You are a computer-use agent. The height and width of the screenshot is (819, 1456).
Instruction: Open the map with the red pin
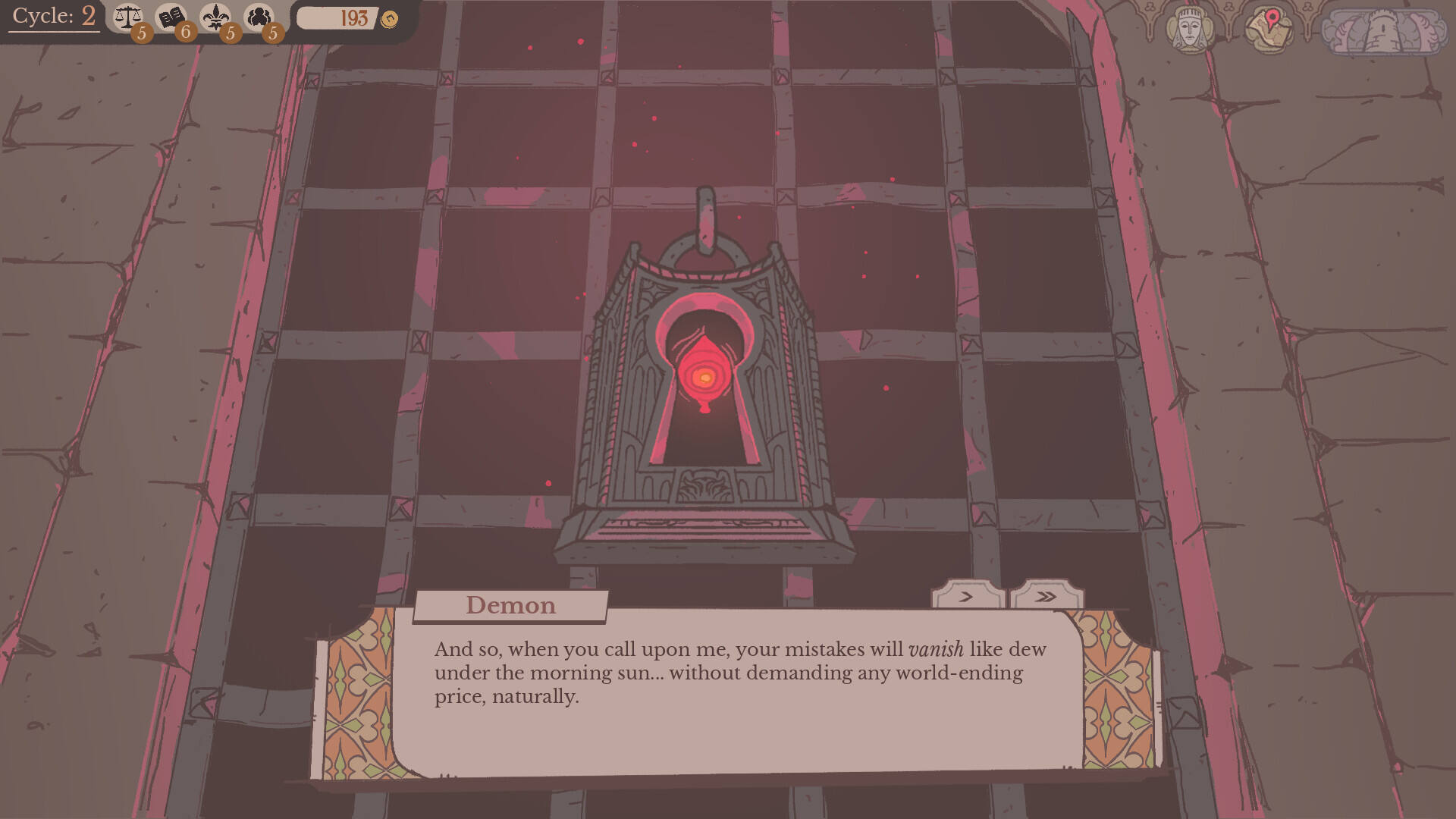[1269, 29]
